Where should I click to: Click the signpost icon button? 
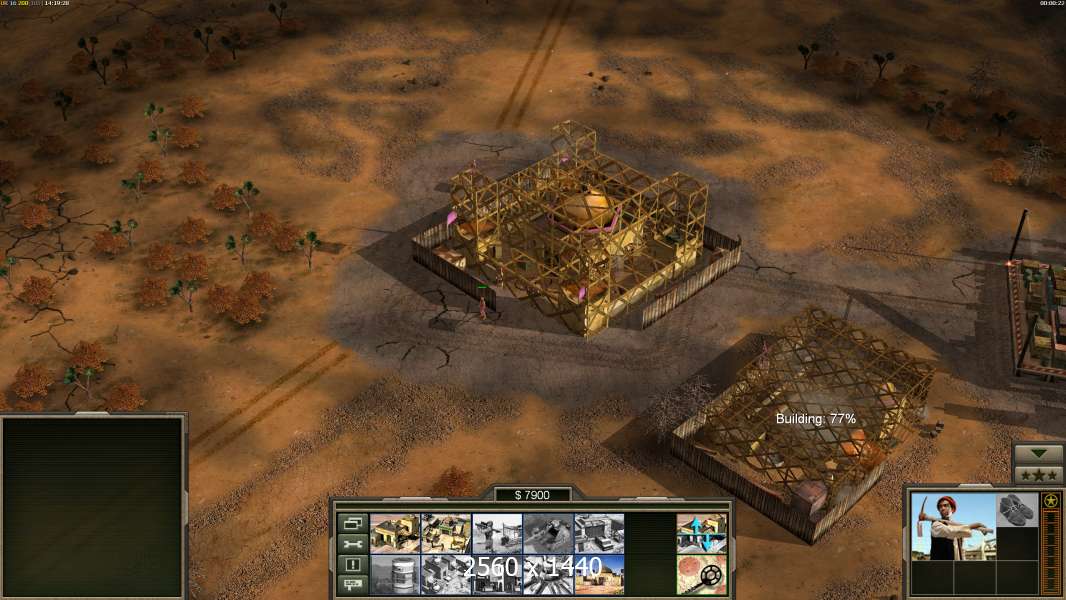coord(351,585)
